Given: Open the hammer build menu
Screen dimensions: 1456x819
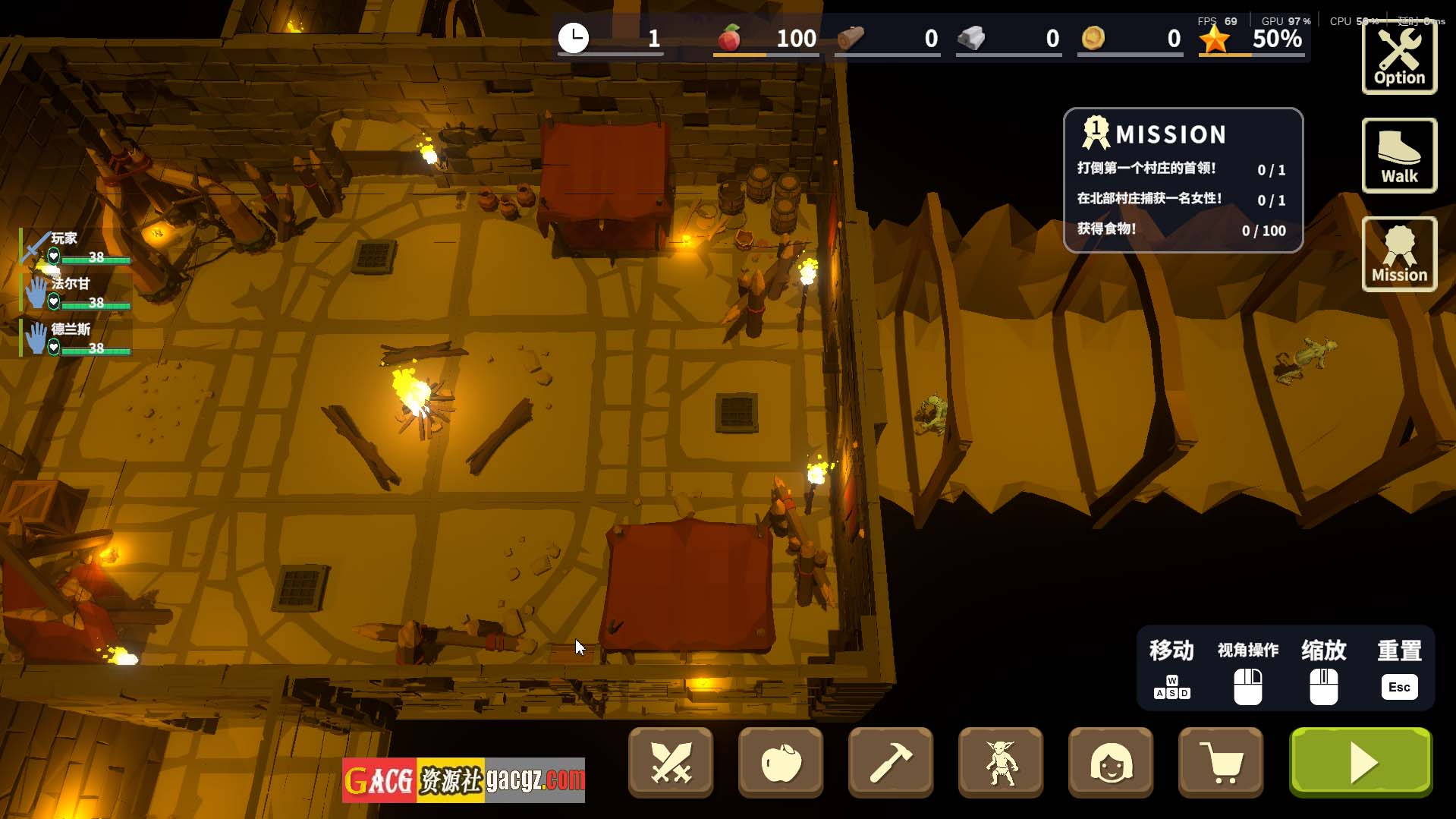Looking at the screenshot, I should tap(891, 762).
